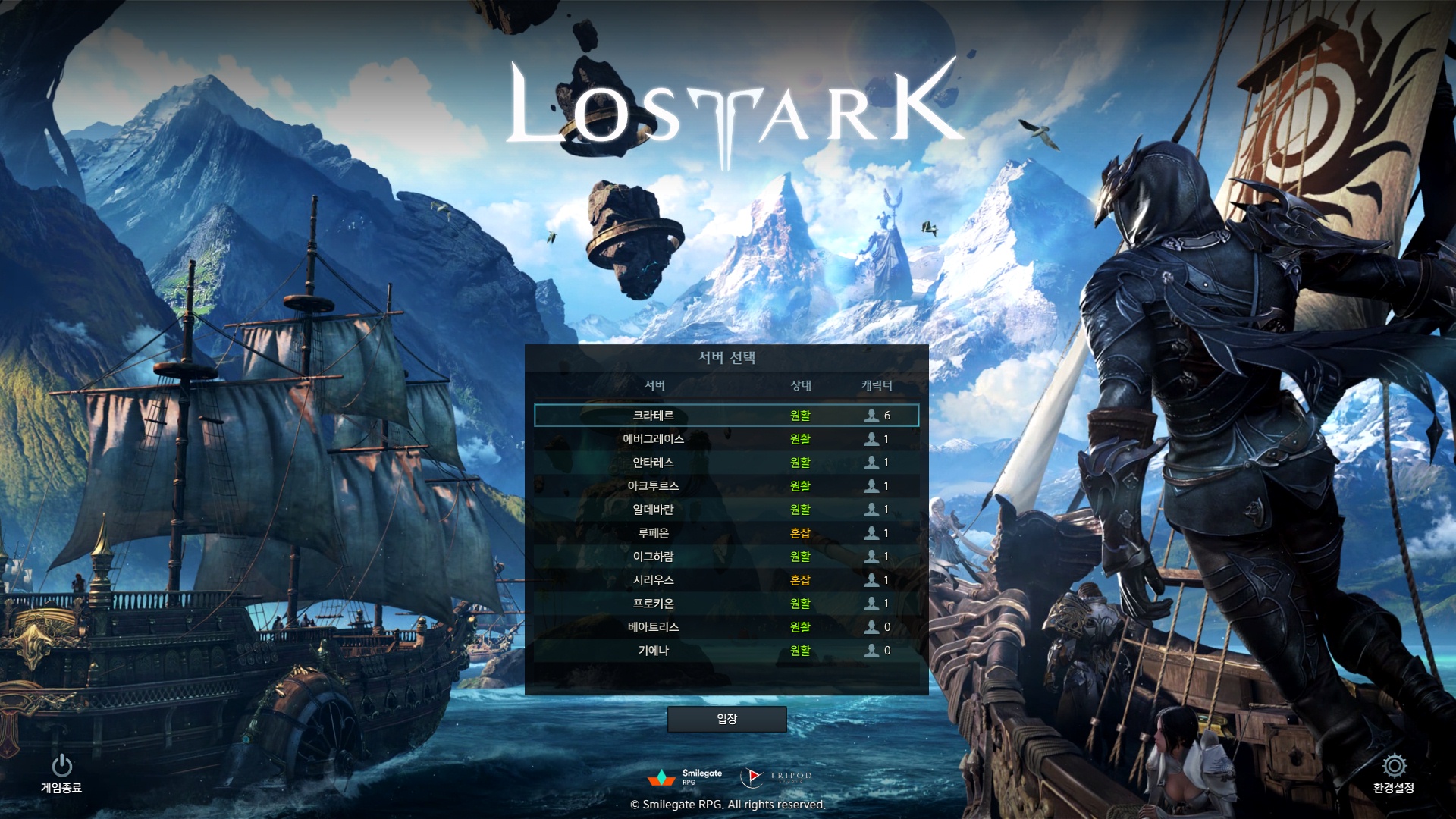
Task: Click the 상태 status column header
Action: pos(801,385)
